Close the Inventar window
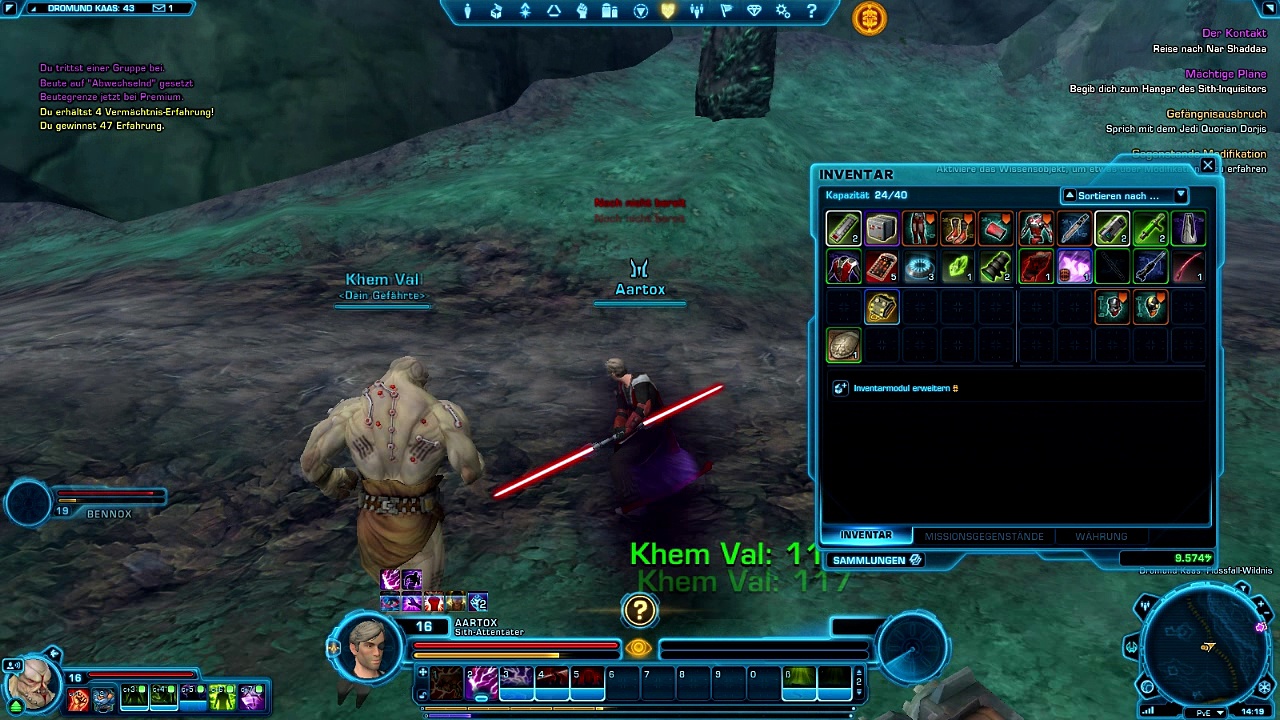The image size is (1280, 720). [1208, 165]
